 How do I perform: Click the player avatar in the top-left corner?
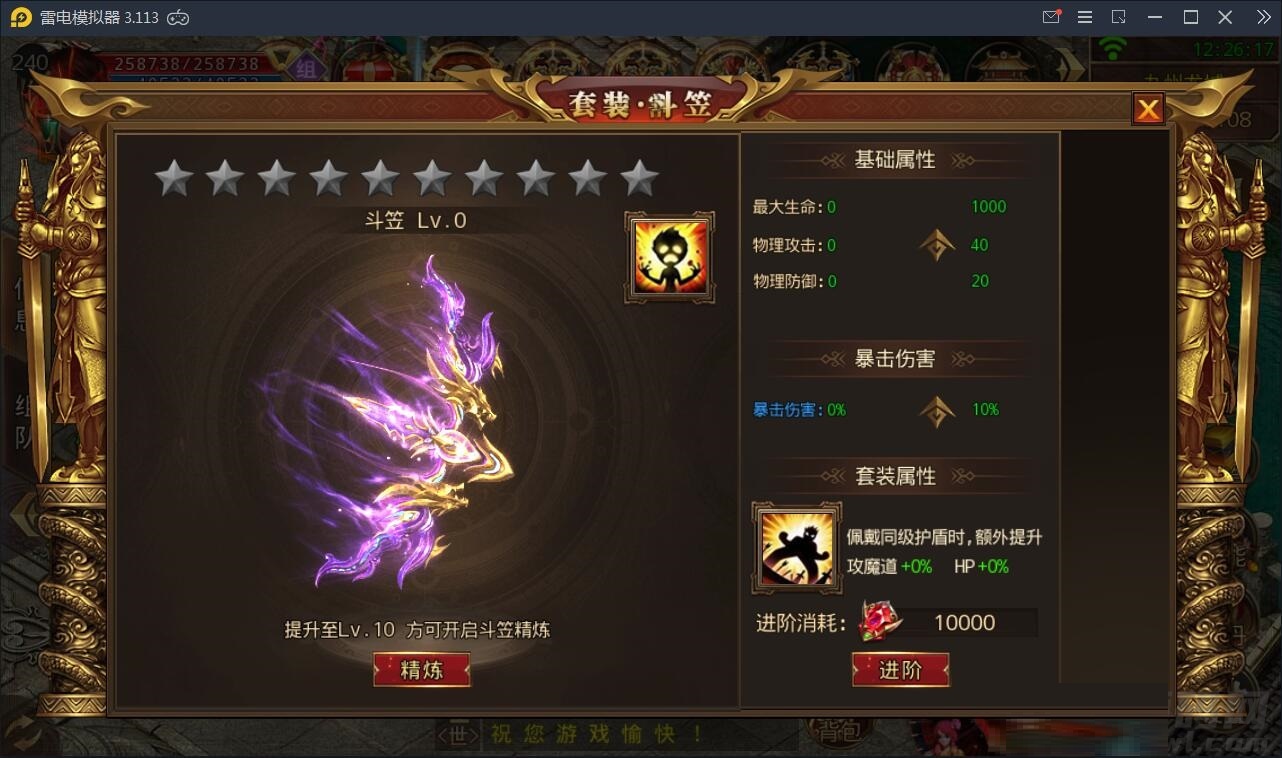33,62
